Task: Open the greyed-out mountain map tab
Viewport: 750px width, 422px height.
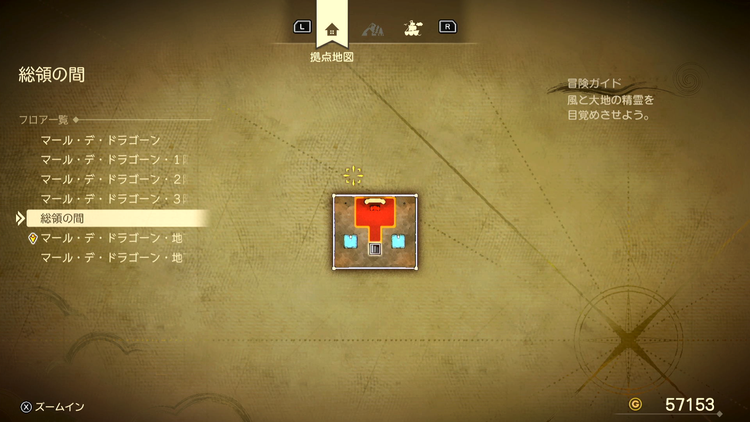Action: 373,28
